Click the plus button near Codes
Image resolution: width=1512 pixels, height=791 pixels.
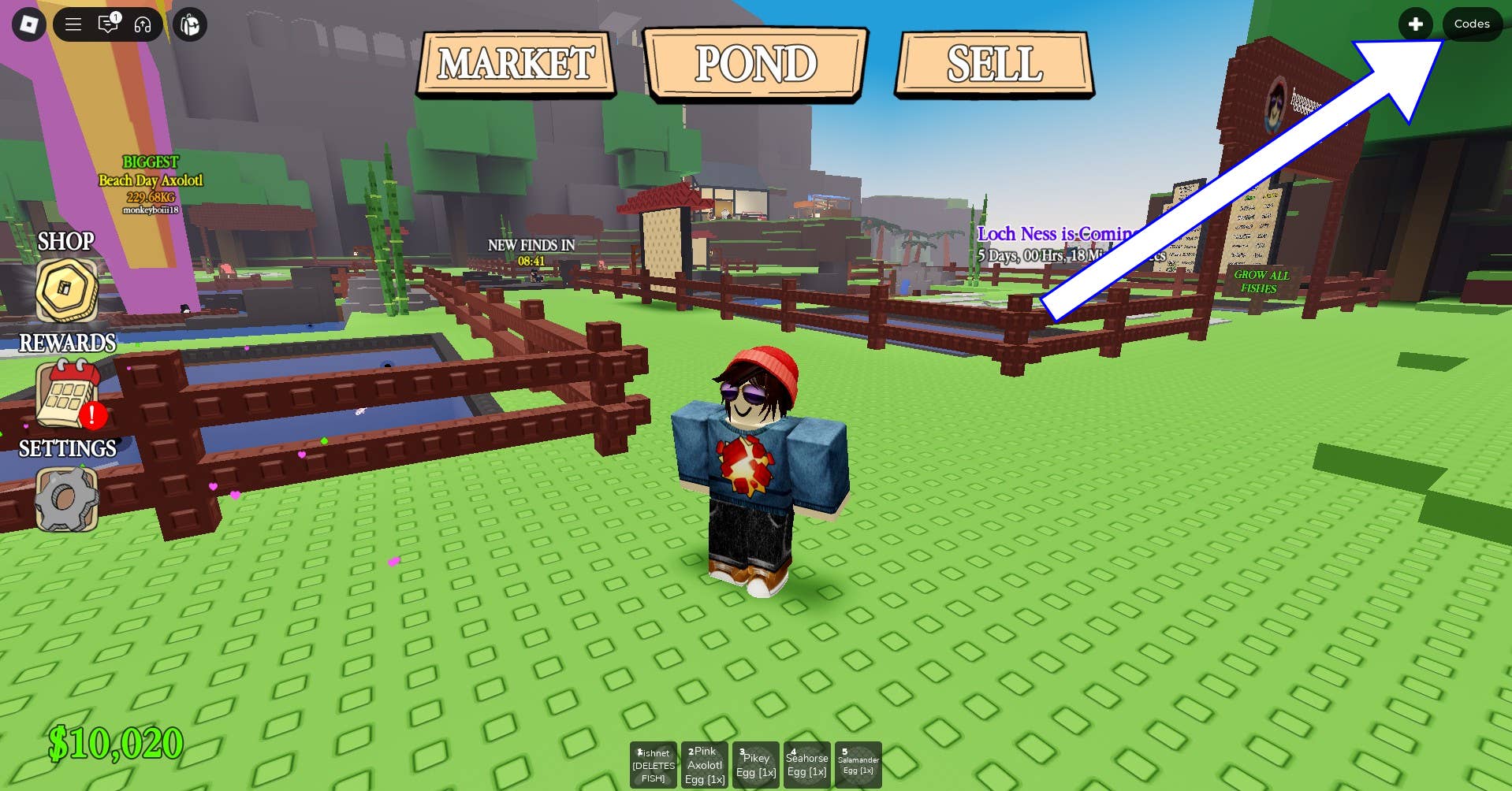[x=1417, y=24]
